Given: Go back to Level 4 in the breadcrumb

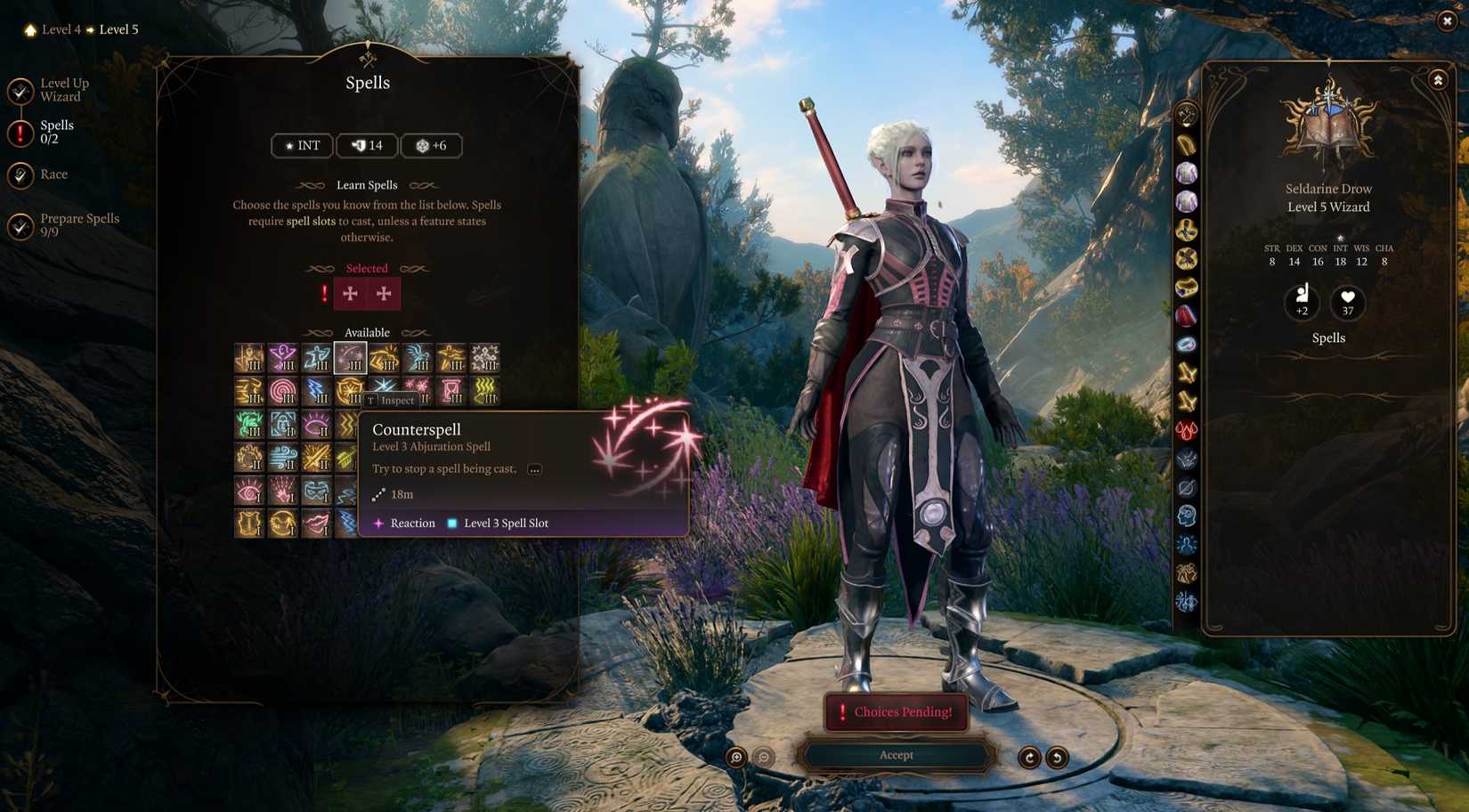Looking at the screenshot, I should click(x=60, y=28).
